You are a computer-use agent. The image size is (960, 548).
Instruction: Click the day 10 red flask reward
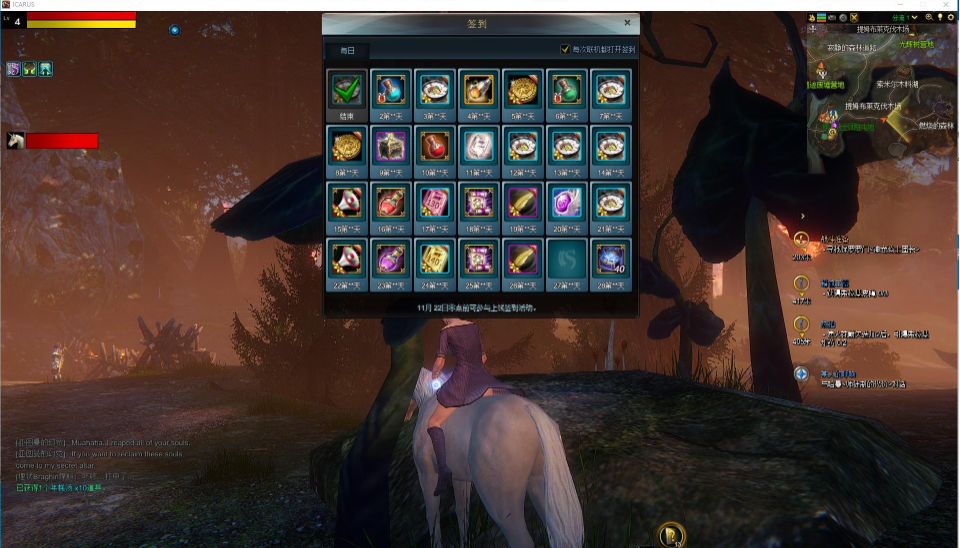pyautogui.click(x=435, y=146)
